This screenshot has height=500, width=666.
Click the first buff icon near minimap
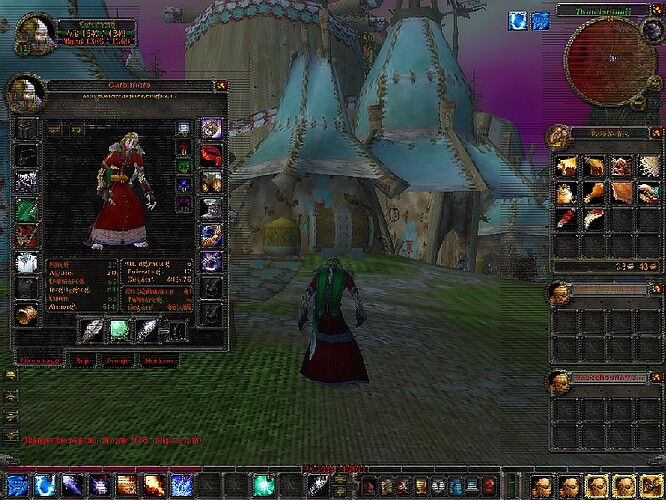tap(517, 20)
